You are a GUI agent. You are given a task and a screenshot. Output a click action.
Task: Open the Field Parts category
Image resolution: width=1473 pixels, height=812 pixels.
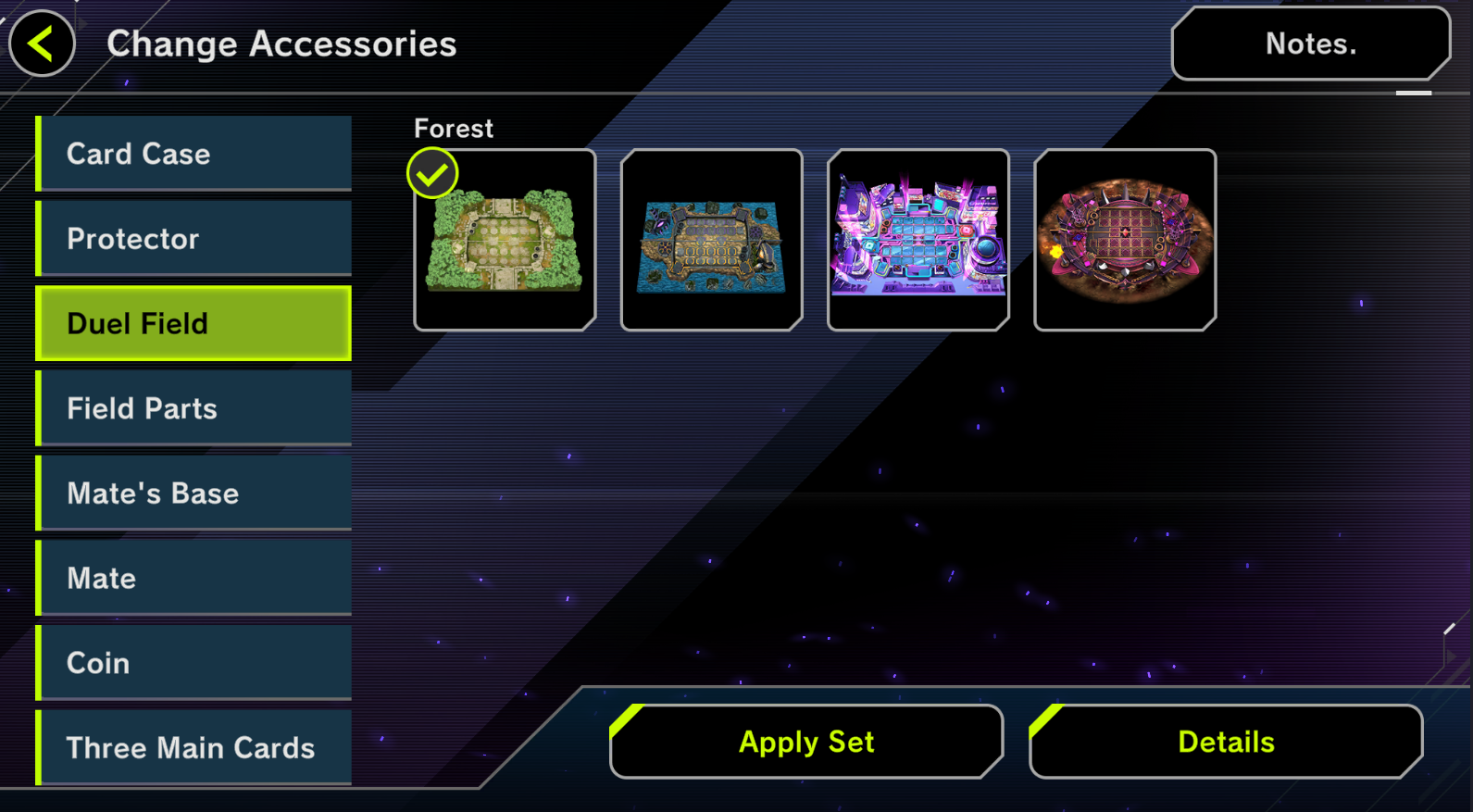click(x=194, y=408)
